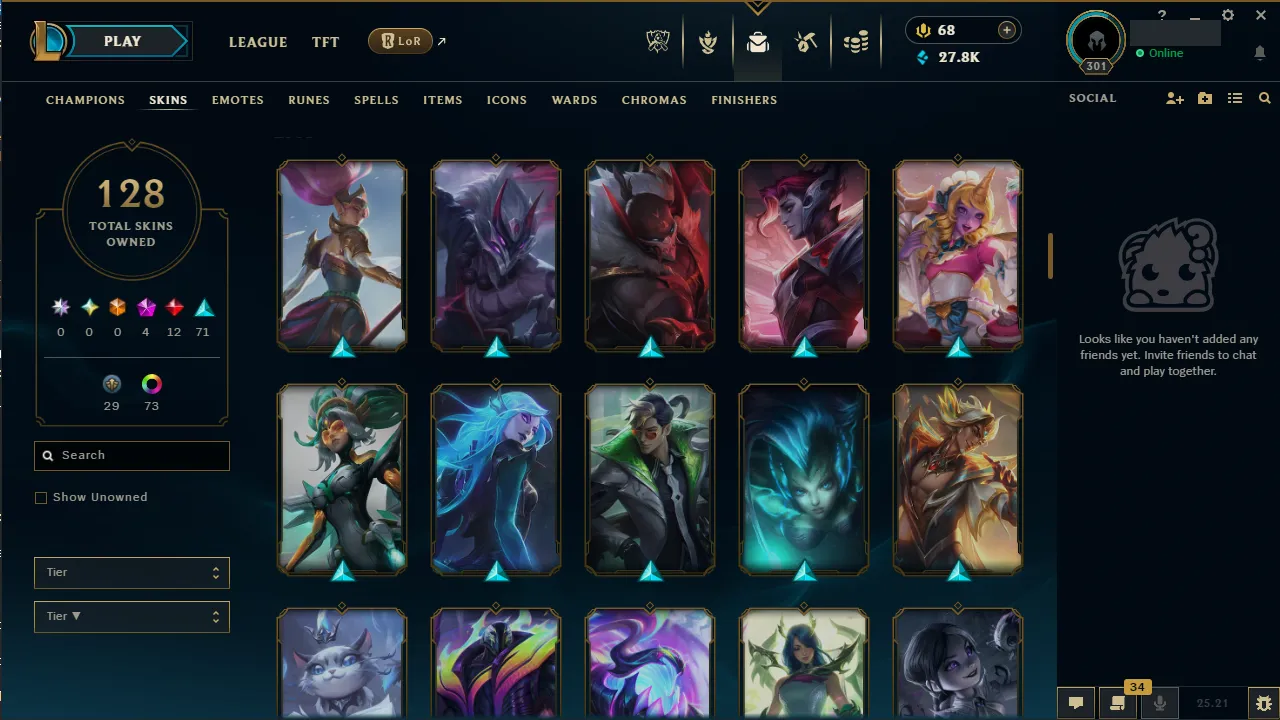Switch to the CHROMAS tab
1280x720 pixels.
point(654,100)
